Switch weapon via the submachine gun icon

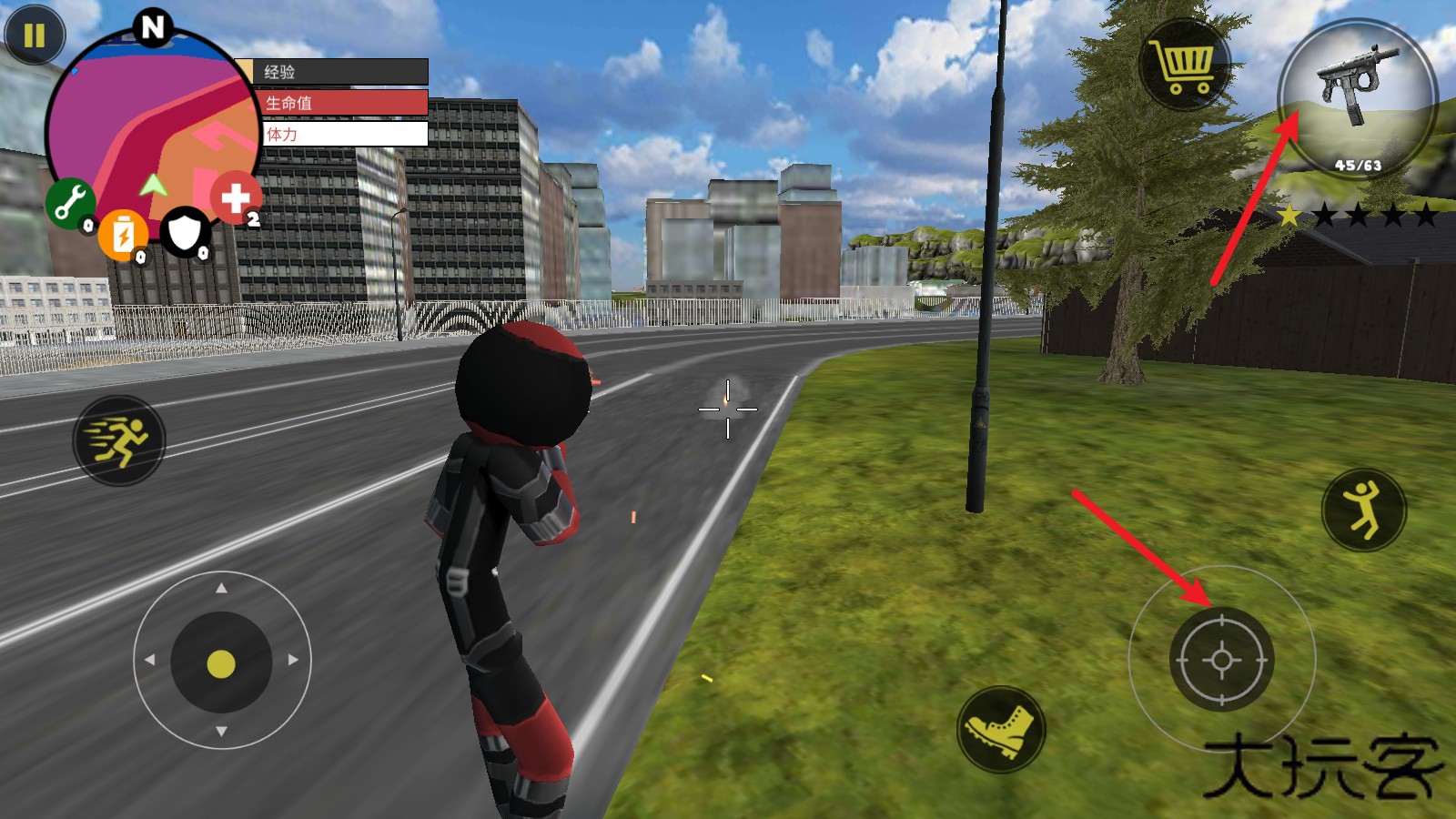point(1357,96)
